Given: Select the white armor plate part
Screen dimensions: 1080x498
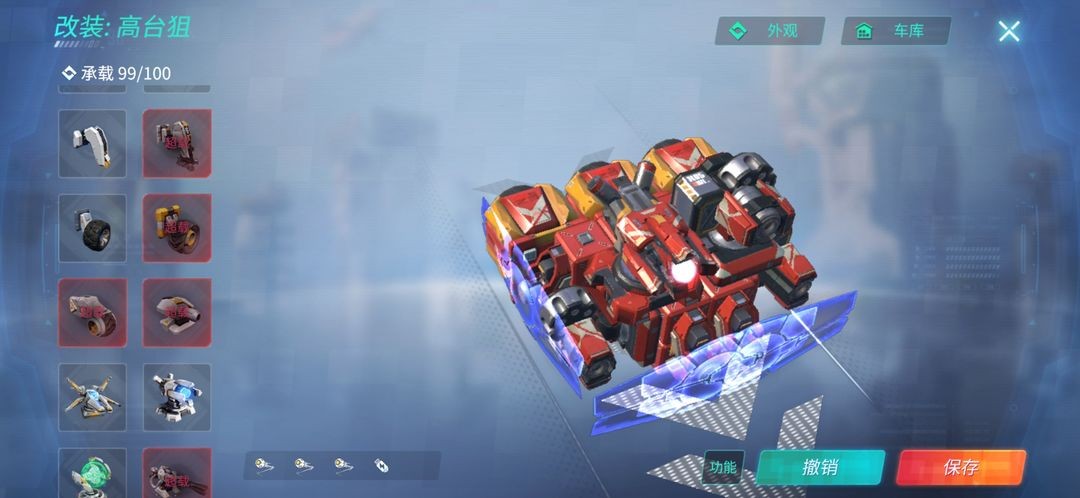Looking at the screenshot, I should click(x=93, y=143).
